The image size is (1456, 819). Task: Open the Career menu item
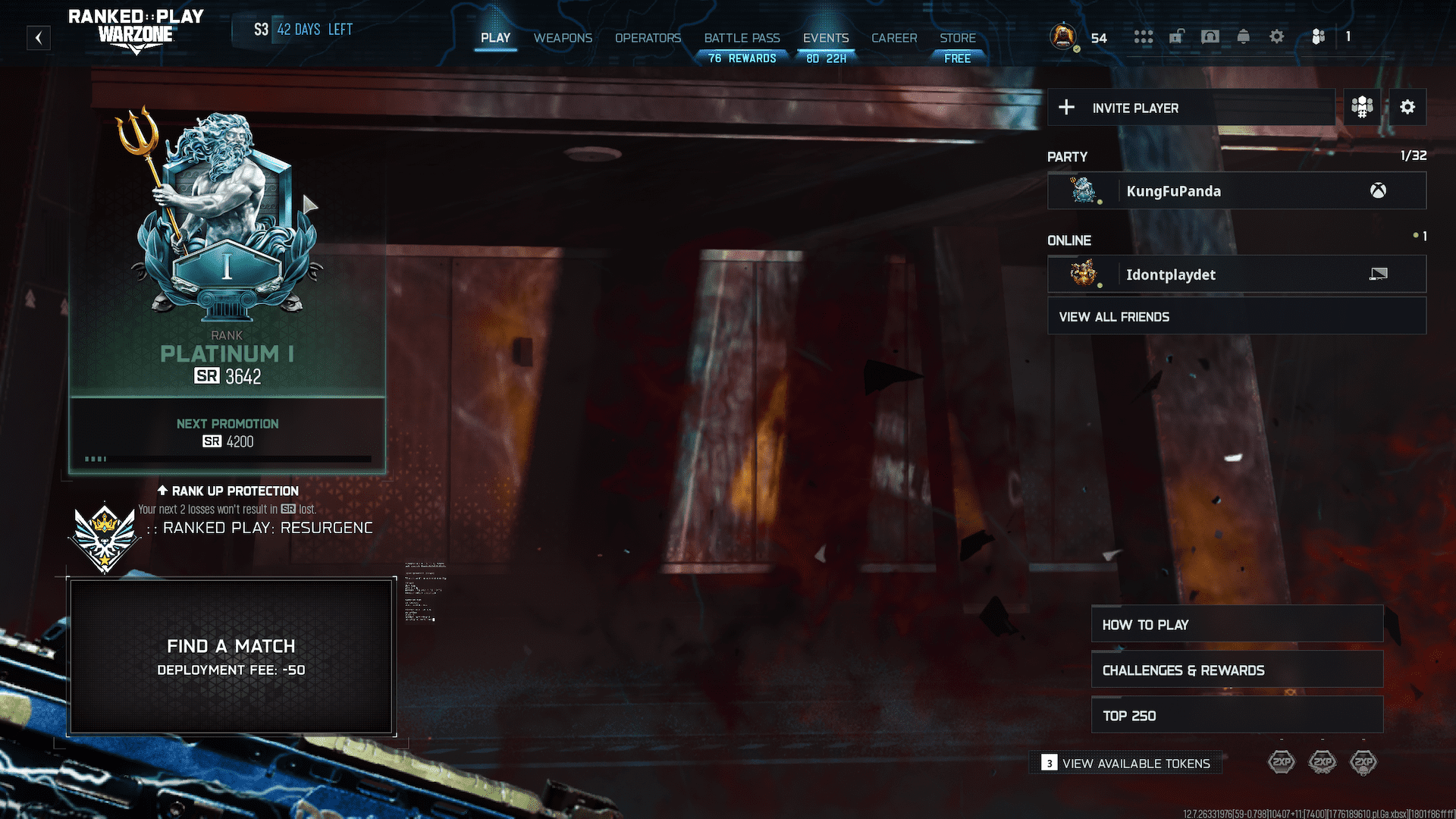(x=894, y=38)
